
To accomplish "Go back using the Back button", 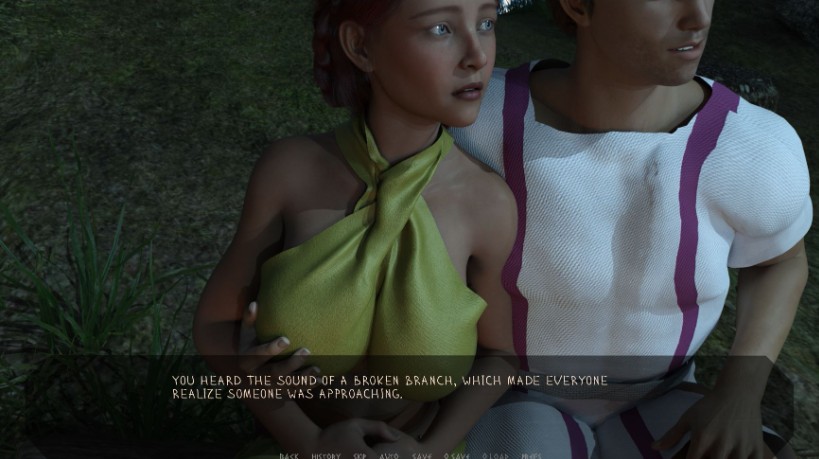I will (x=289, y=455).
